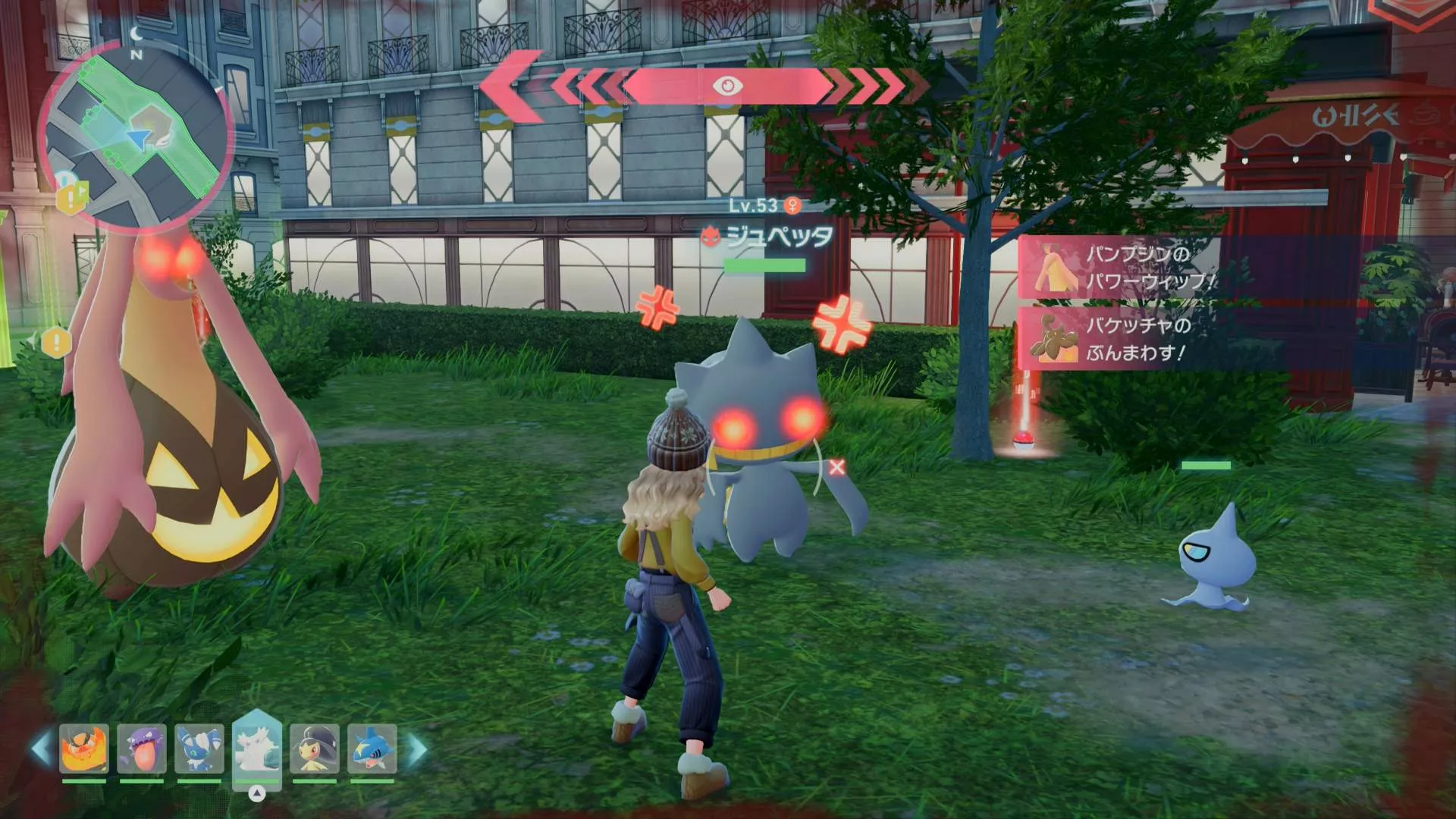Tap the moon icon above the minimap
The width and height of the screenshot is (1456, 819).
pos(136,33)
